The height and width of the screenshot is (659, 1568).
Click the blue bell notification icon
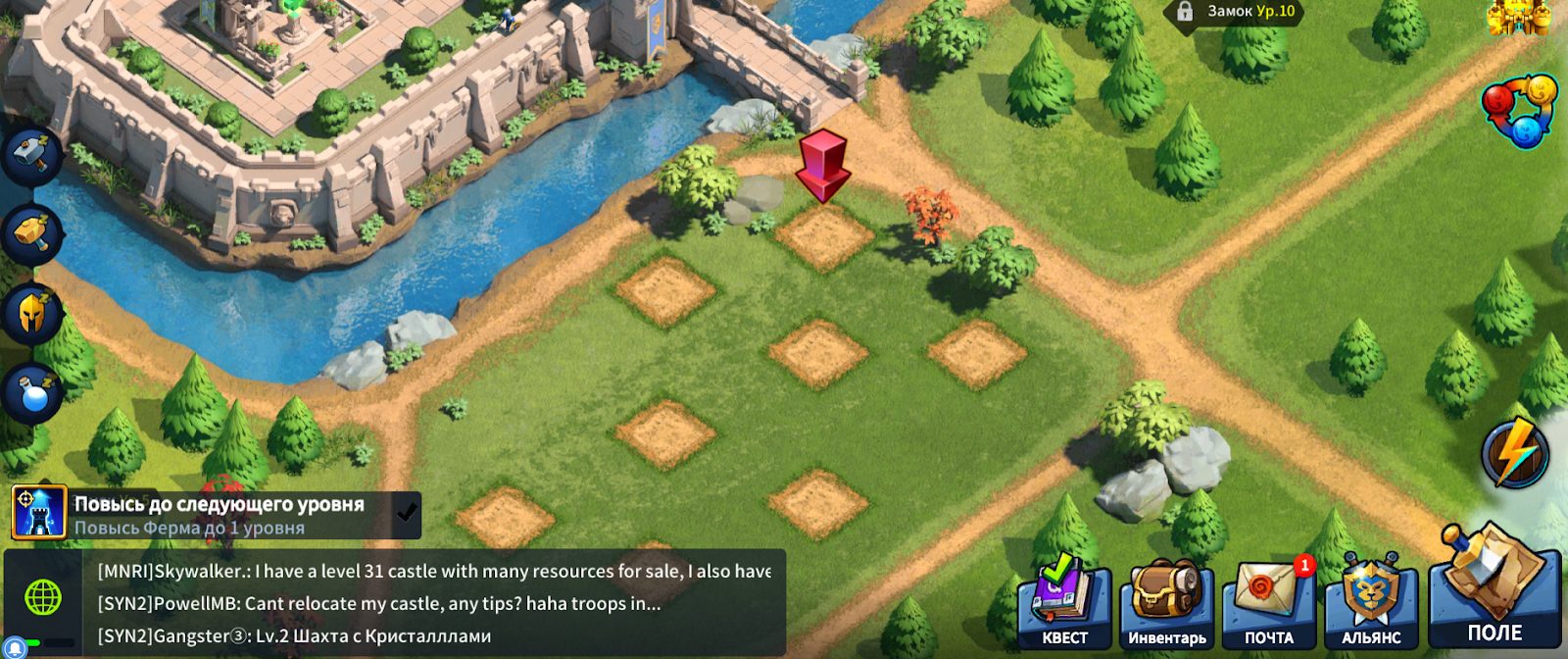click(x=17, y=648)
